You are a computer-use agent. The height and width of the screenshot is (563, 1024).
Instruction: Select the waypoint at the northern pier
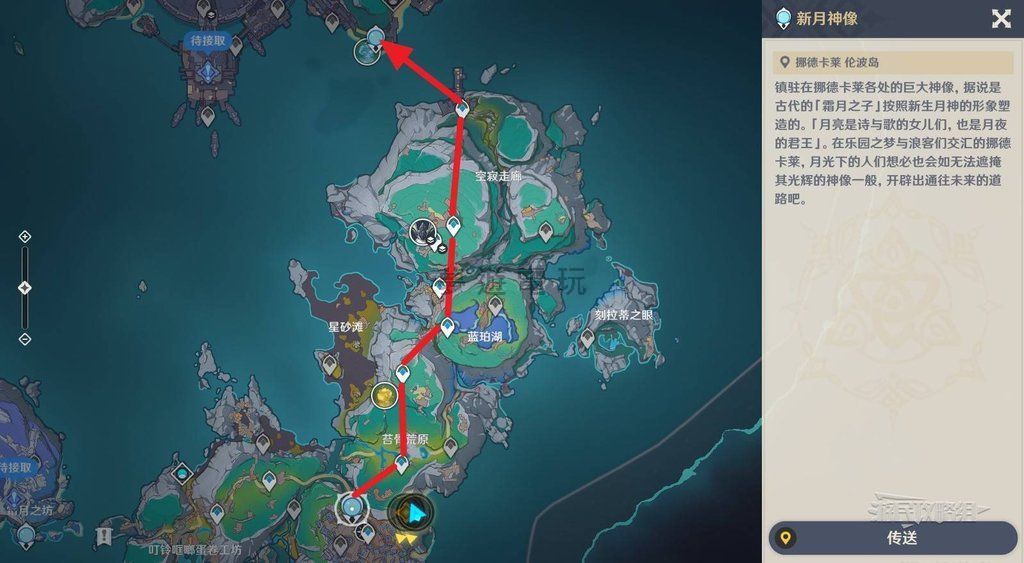pos(462,109)
